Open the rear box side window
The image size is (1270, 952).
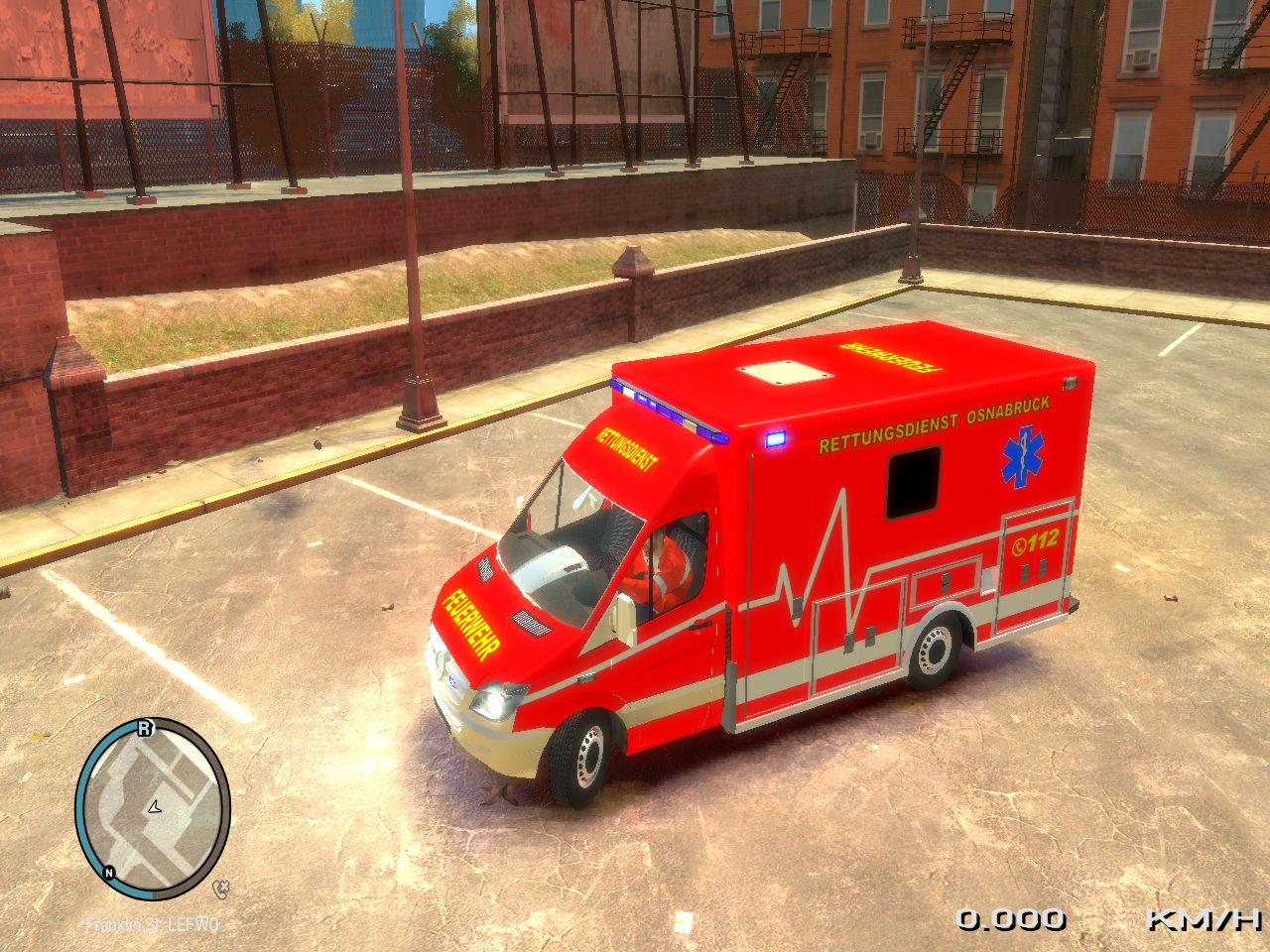(911, 484)
